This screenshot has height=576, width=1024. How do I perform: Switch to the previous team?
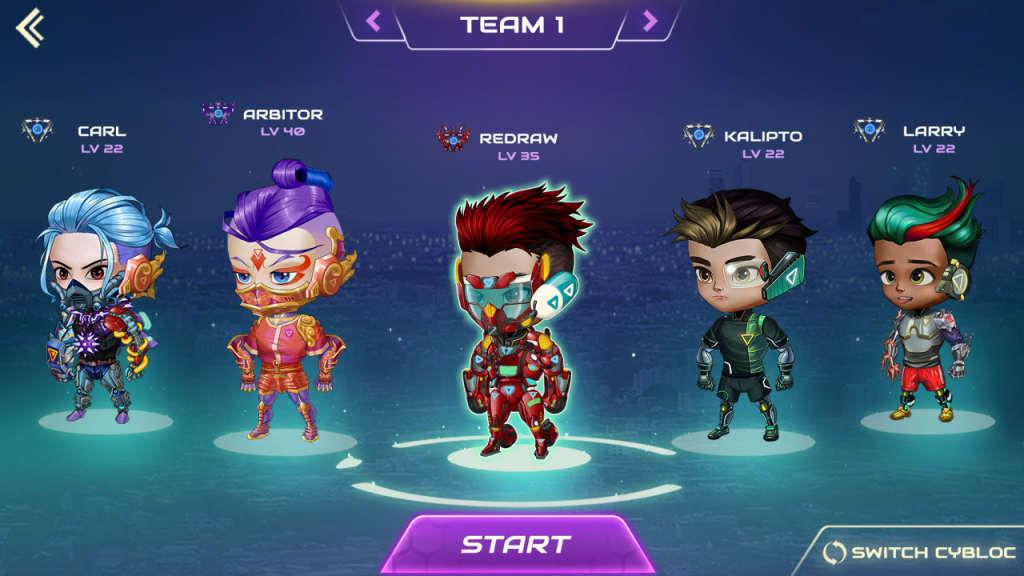pos(373,21)
